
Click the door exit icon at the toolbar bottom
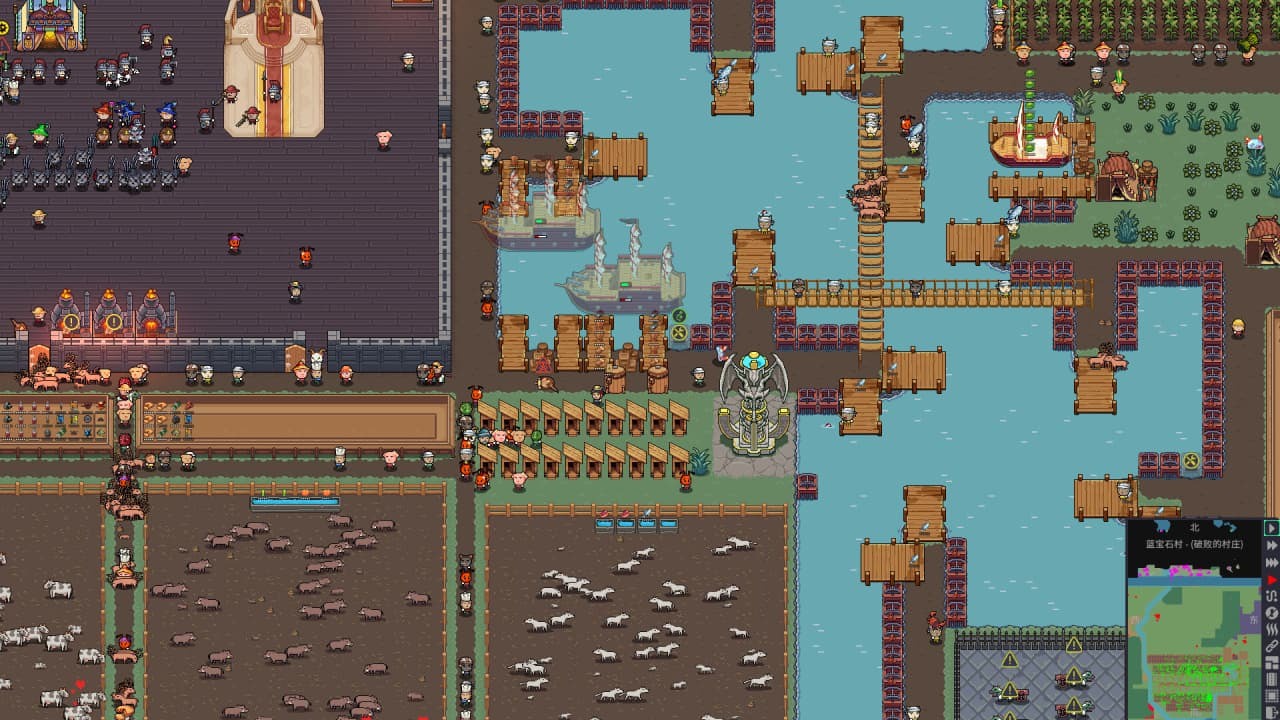click(x=1271, y=712)
